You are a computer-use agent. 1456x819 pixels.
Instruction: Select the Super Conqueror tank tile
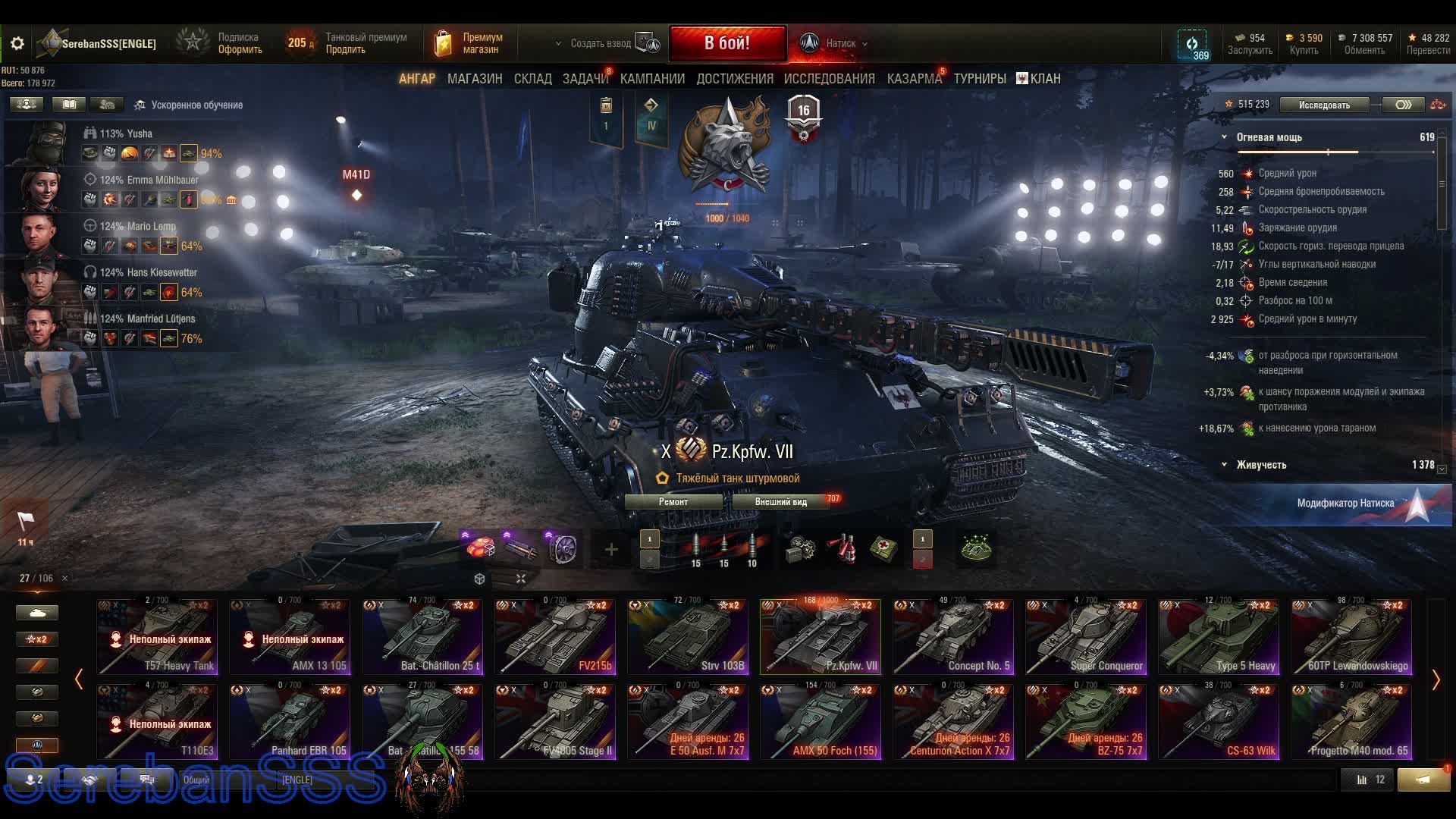(x=1085, y=637)
